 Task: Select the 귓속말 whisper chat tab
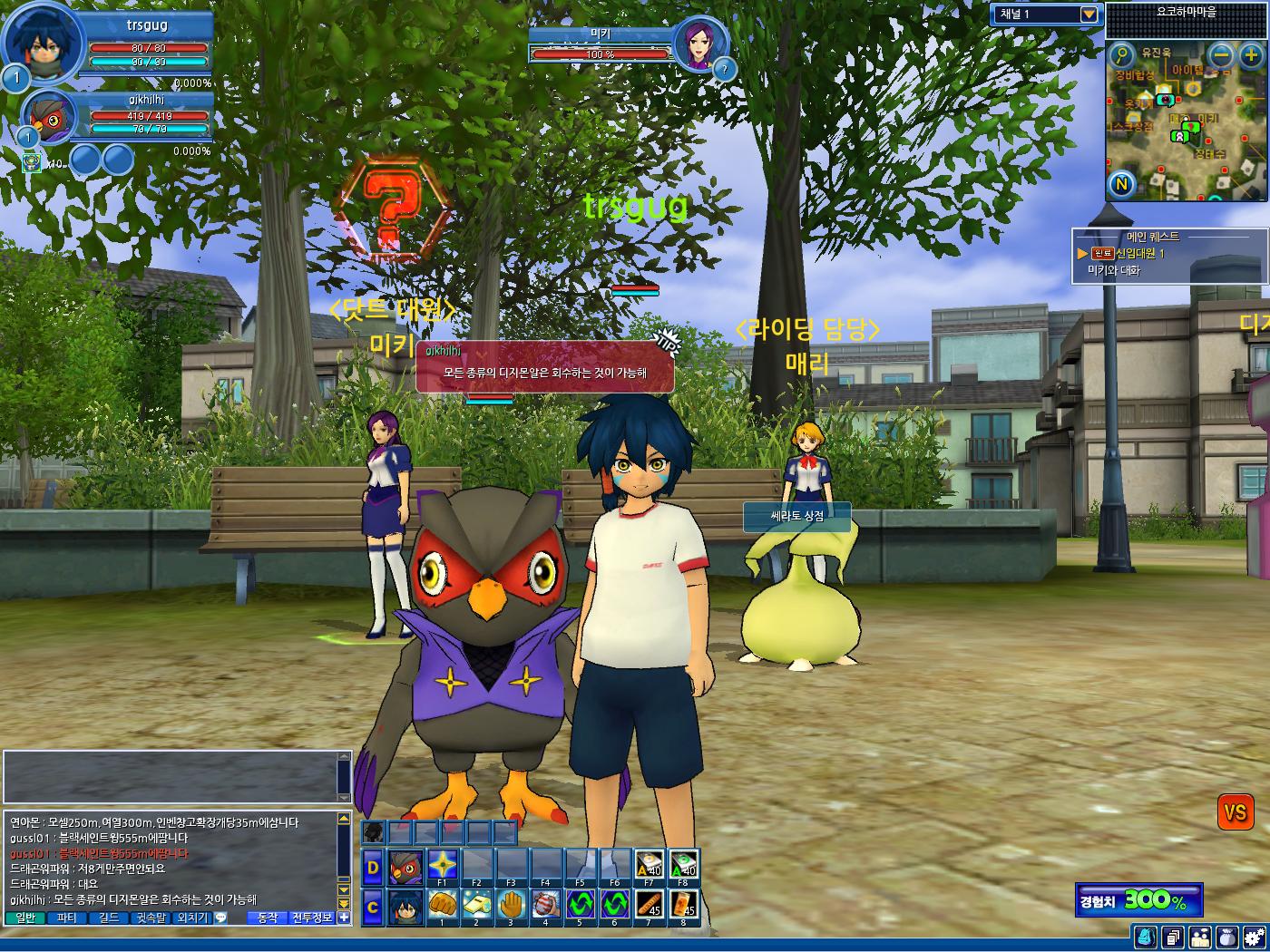(x=151, y=918)
